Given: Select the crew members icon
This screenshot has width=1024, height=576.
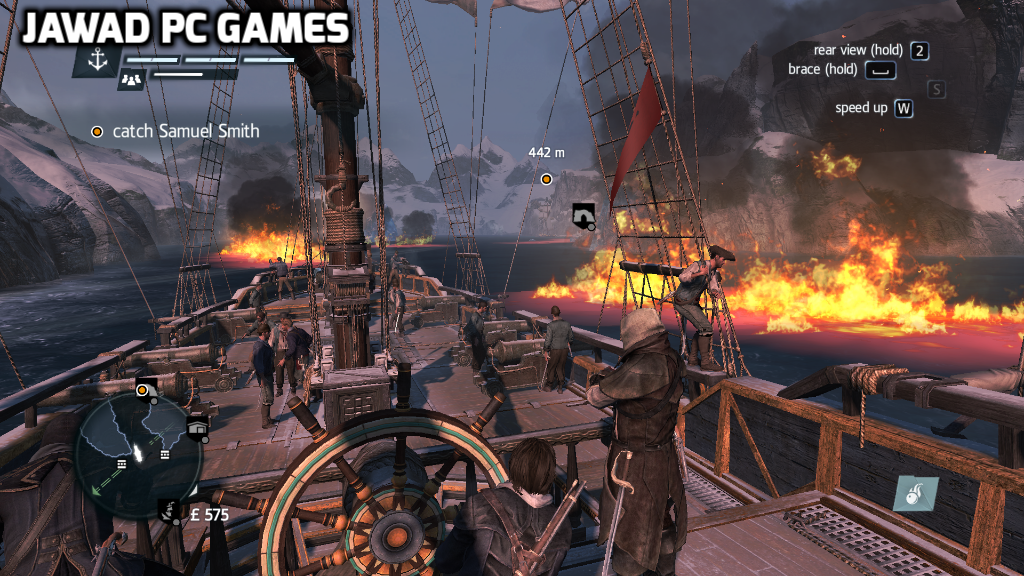Looking at the screenshot, I should pyautogui.click(x=129, y=79).
